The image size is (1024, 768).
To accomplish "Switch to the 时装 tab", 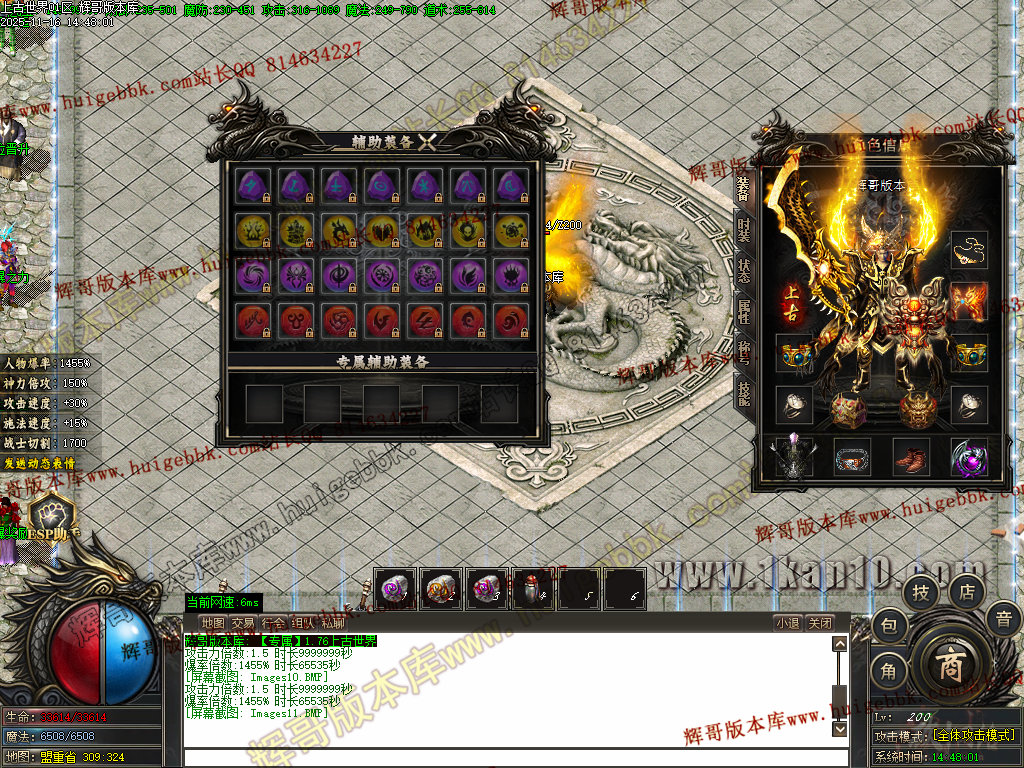I will tap(743, 229).
